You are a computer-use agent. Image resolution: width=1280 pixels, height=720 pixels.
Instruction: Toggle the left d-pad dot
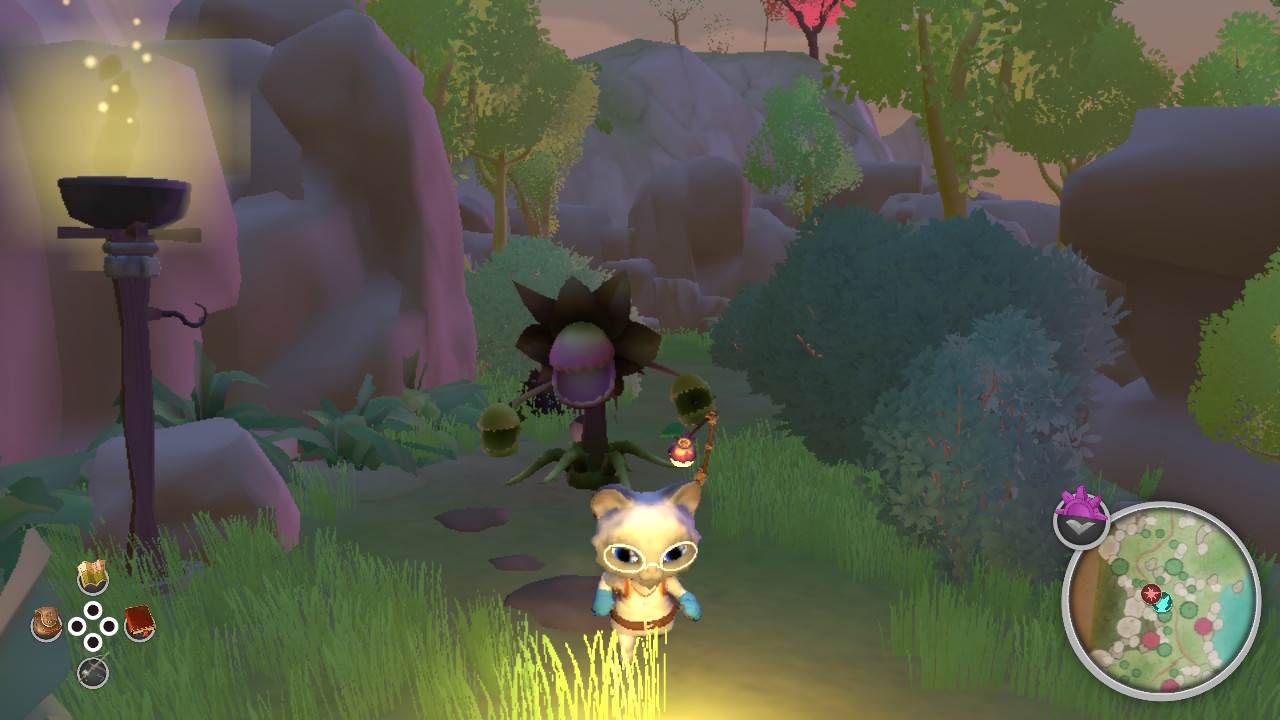78,625
